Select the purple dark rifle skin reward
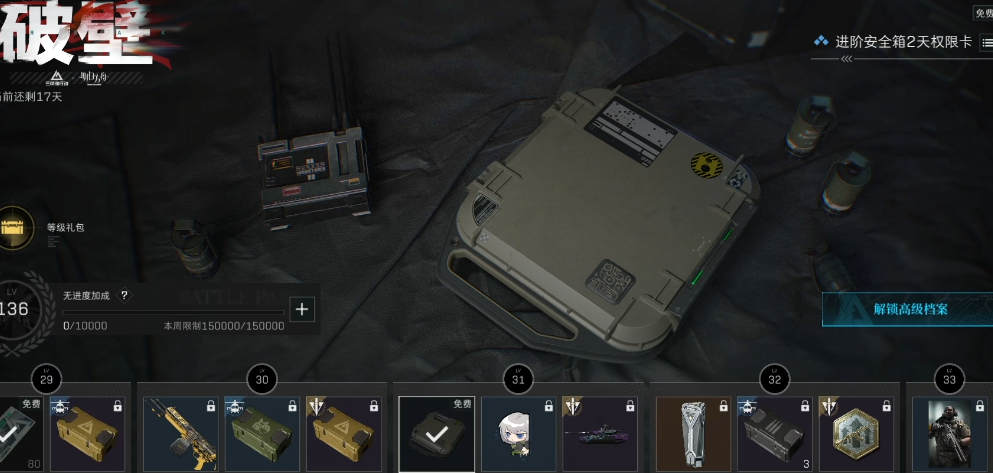 pos(600,434)
